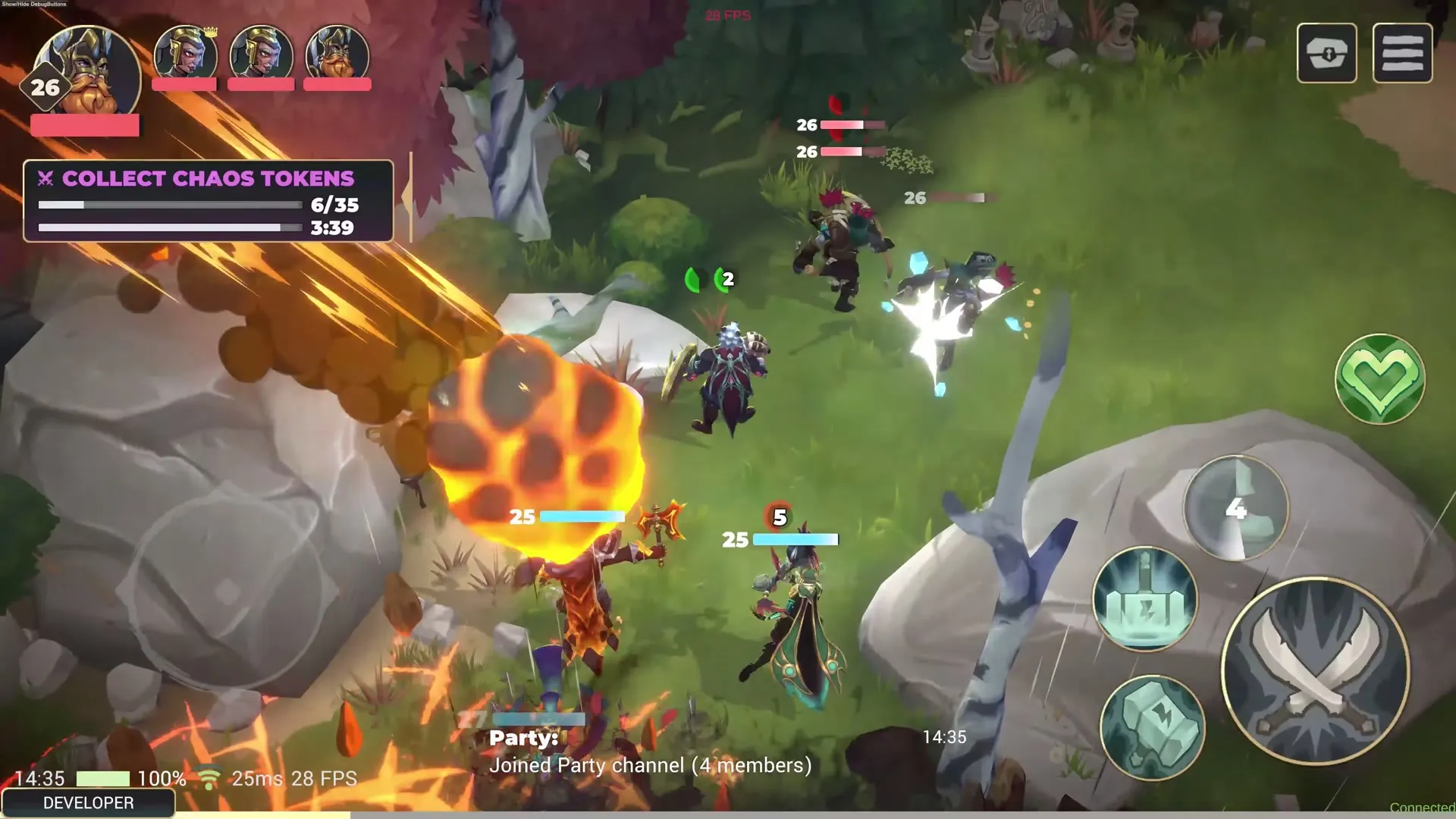Tap the Joined Party channel message
Screen dimensions: 1456x819
pyautogui.click(x=648, y=765)
